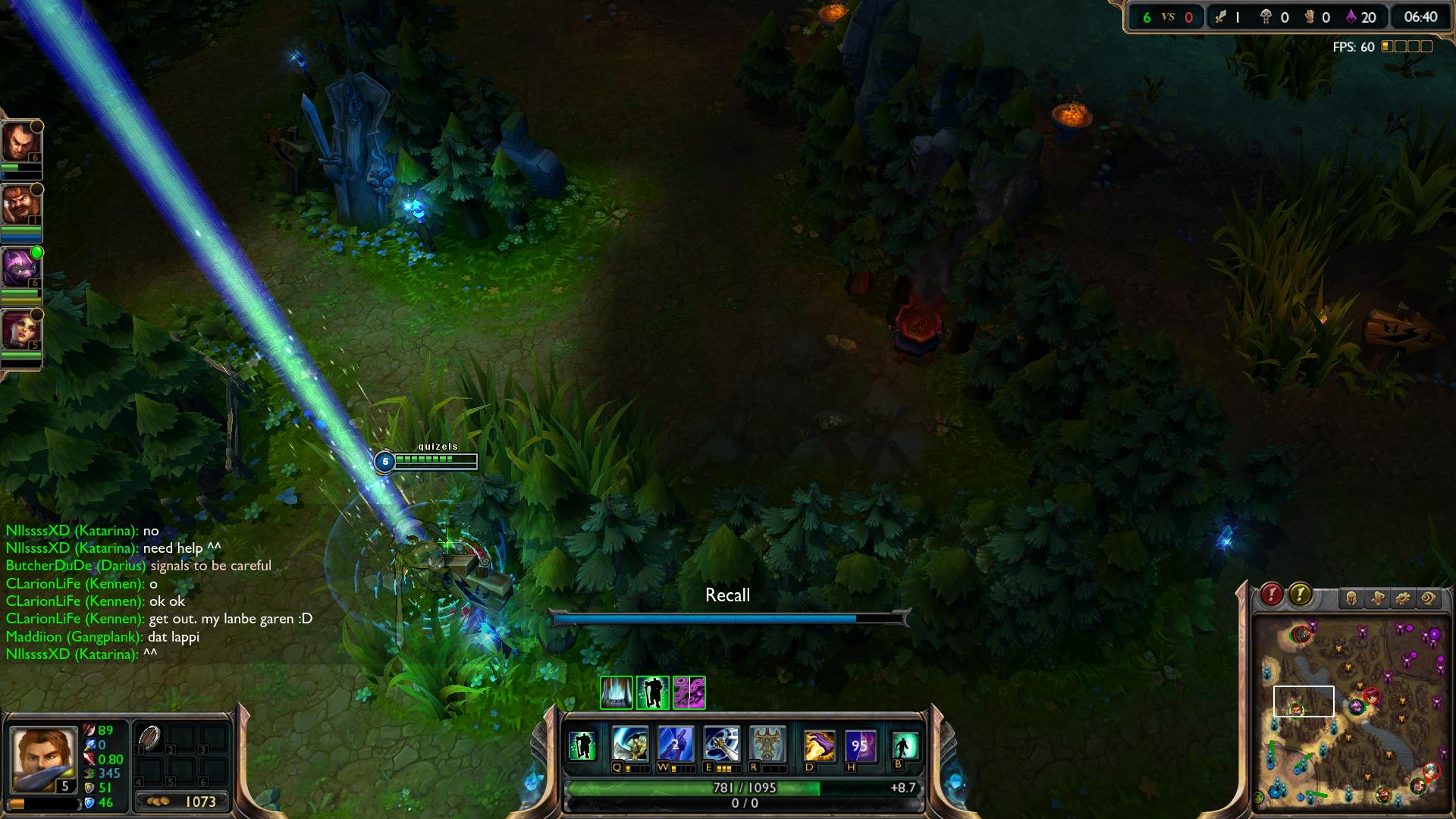This screenshot has width=1456, height=819.
Task: Click the red danger ping button
Action: (x=1272, y=595)
